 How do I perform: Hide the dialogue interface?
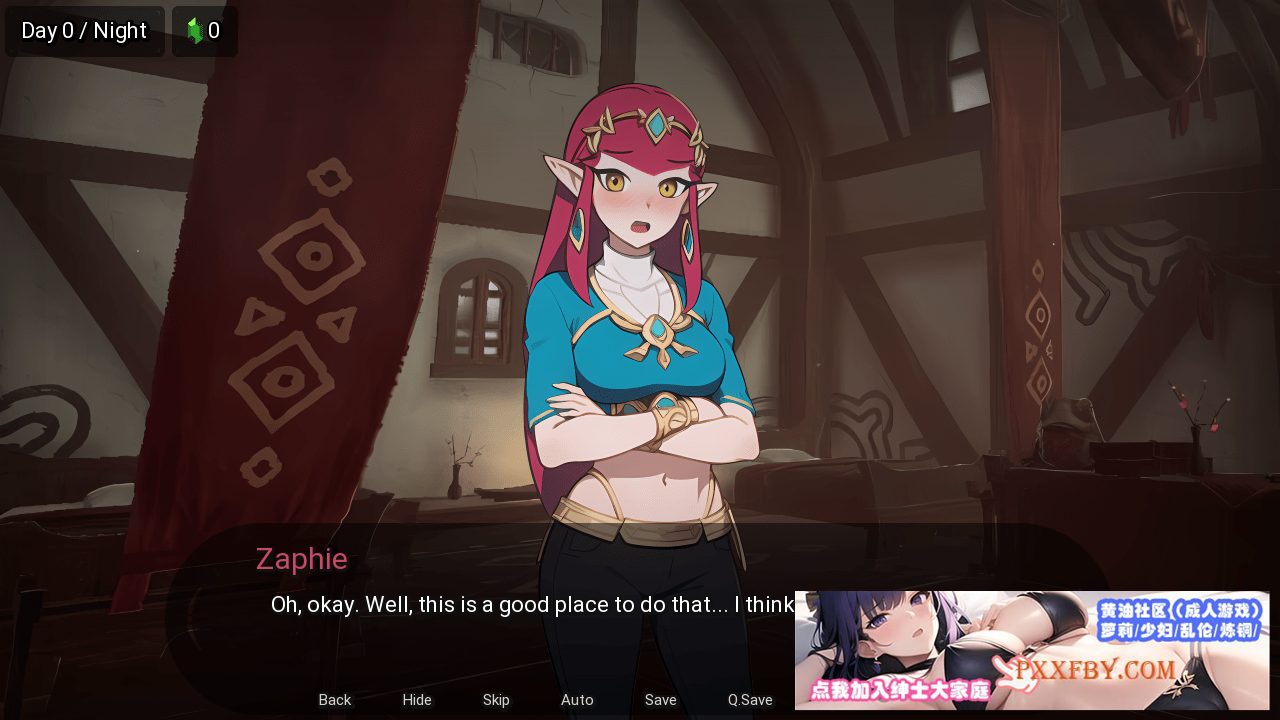[x=417, y=700]
